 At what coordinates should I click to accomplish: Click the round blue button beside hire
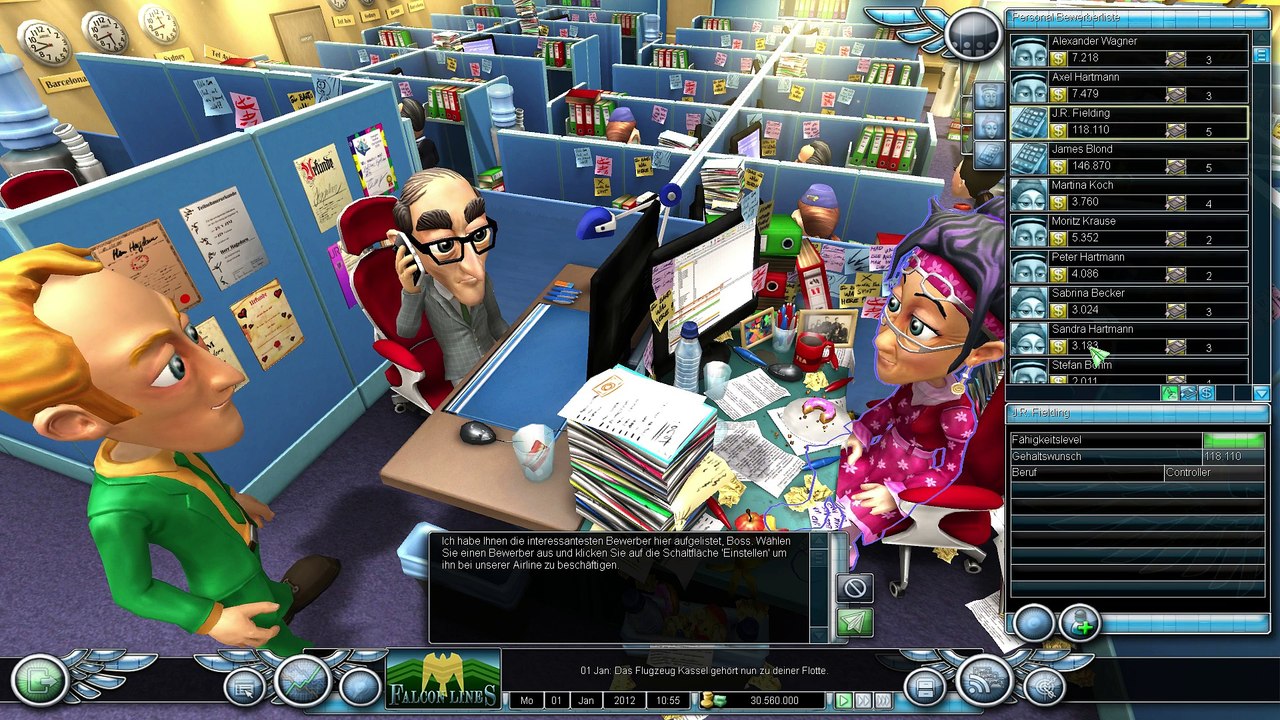[x=1033, y=624]
